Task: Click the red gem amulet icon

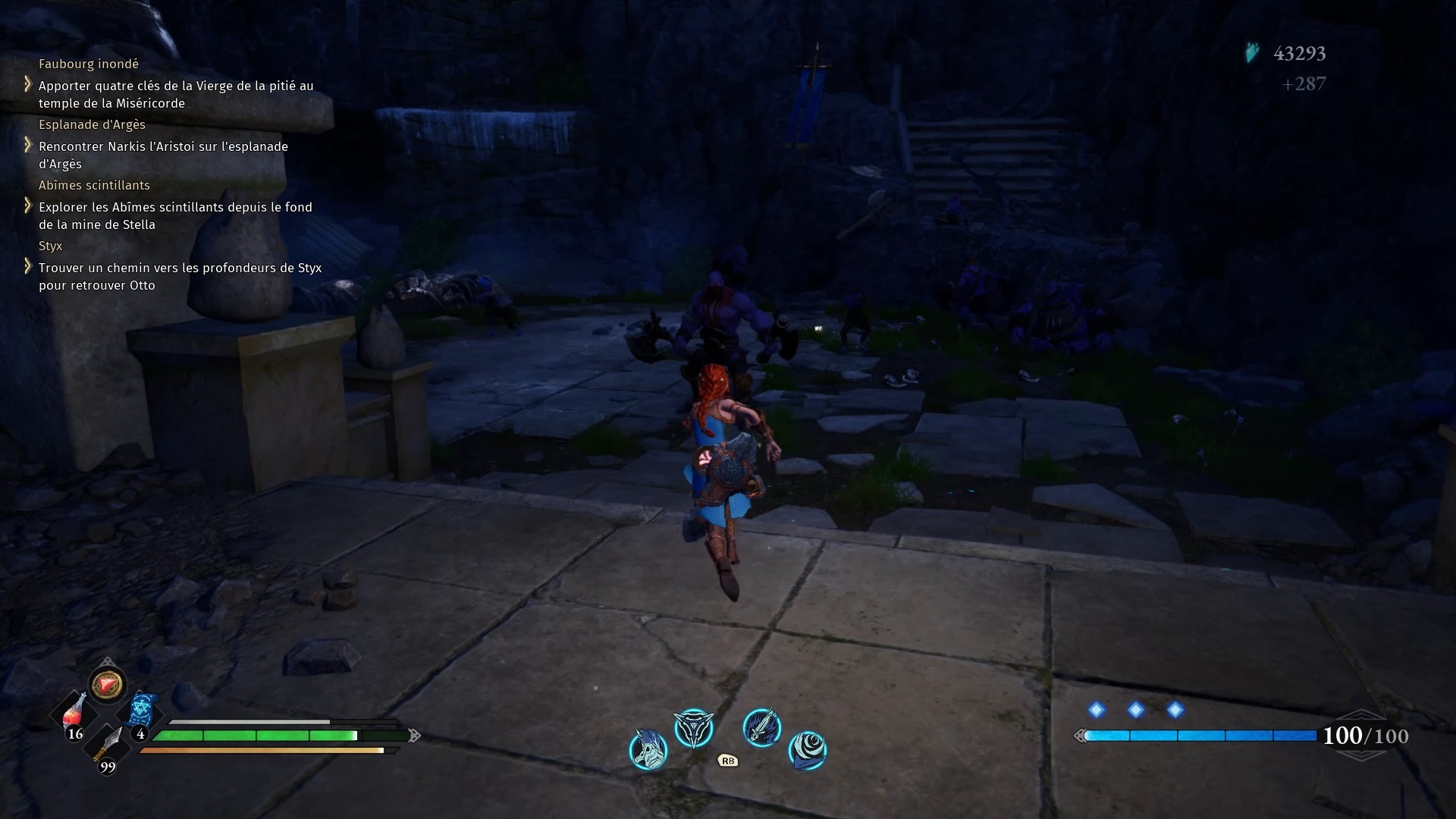Action: click(x=107, y=685)
